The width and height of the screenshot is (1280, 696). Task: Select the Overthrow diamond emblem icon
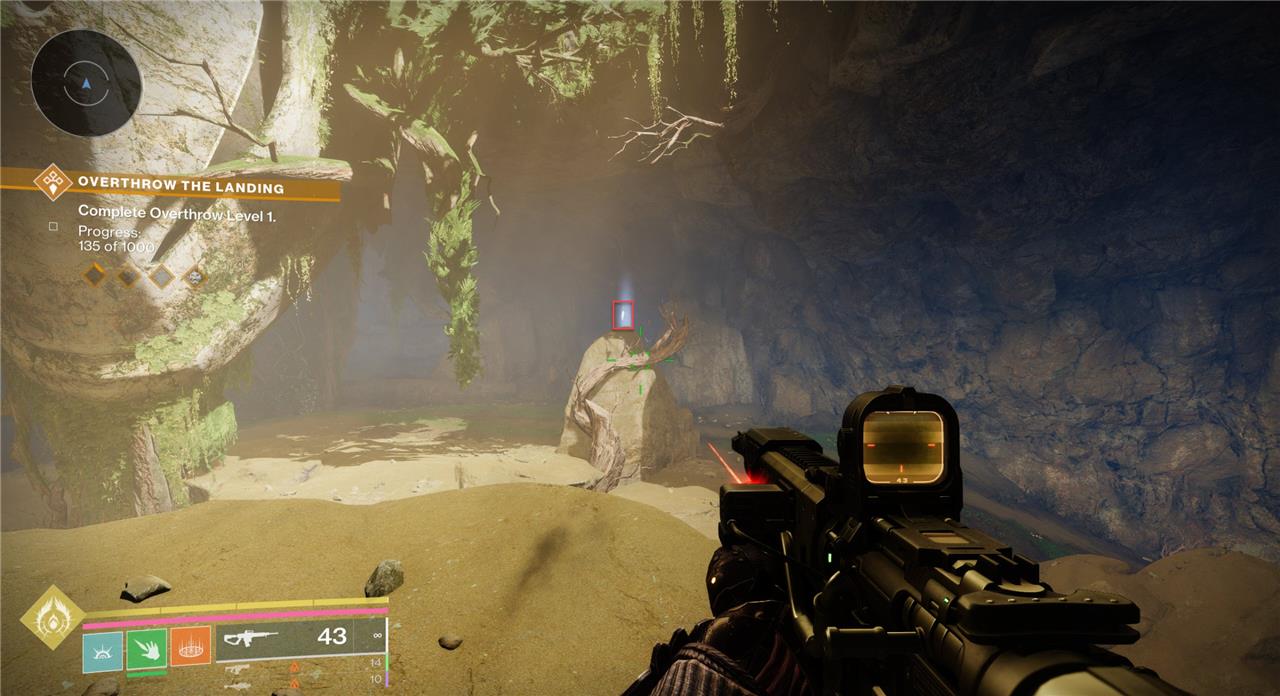click(52, 183)
